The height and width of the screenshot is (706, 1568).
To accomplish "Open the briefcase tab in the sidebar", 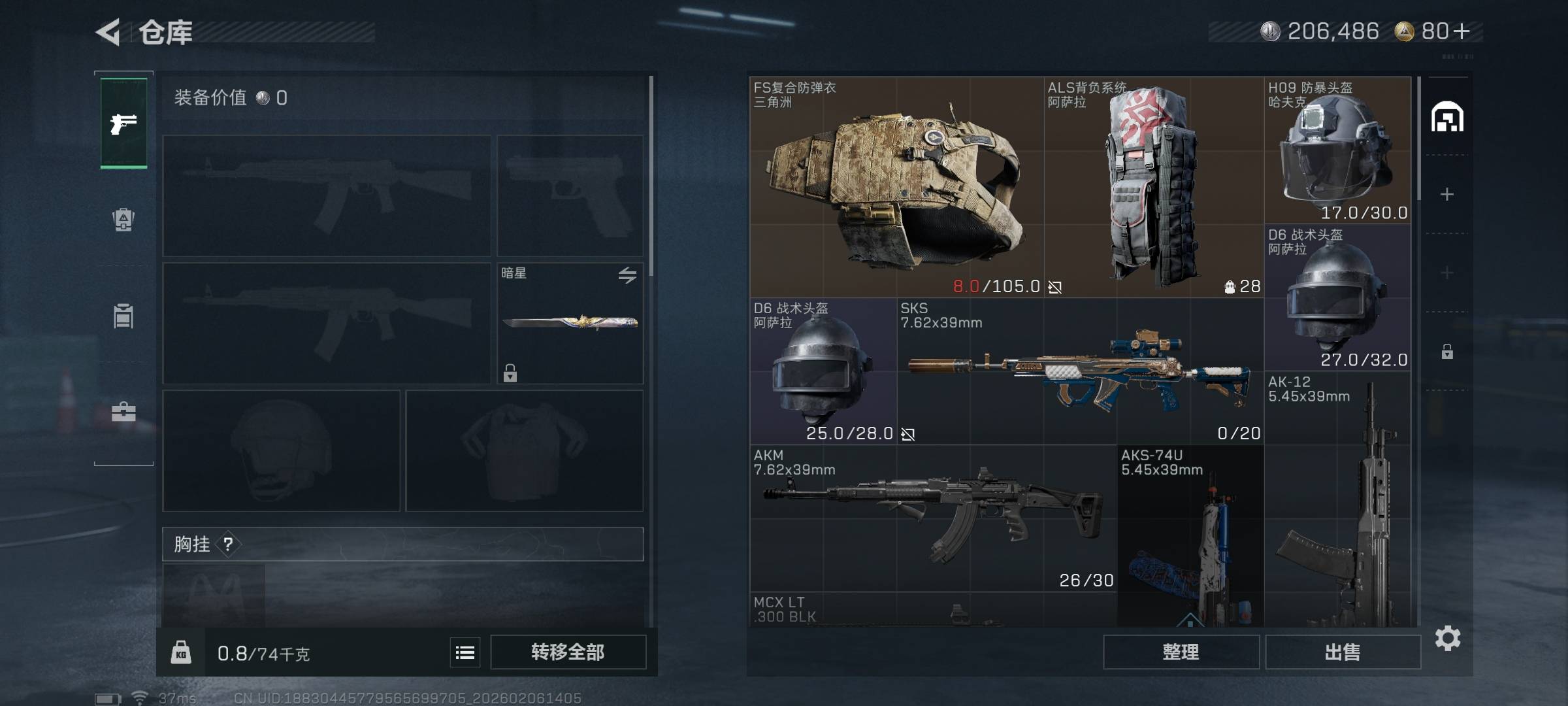I will tap(123, 412).
